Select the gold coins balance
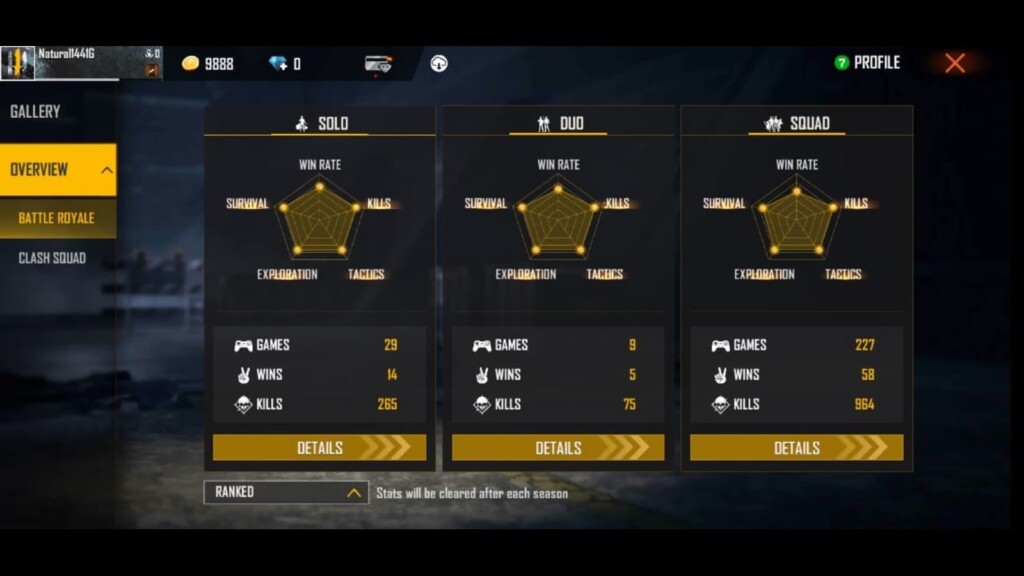This screenshot has width=1024, height=576. point(208,64)
